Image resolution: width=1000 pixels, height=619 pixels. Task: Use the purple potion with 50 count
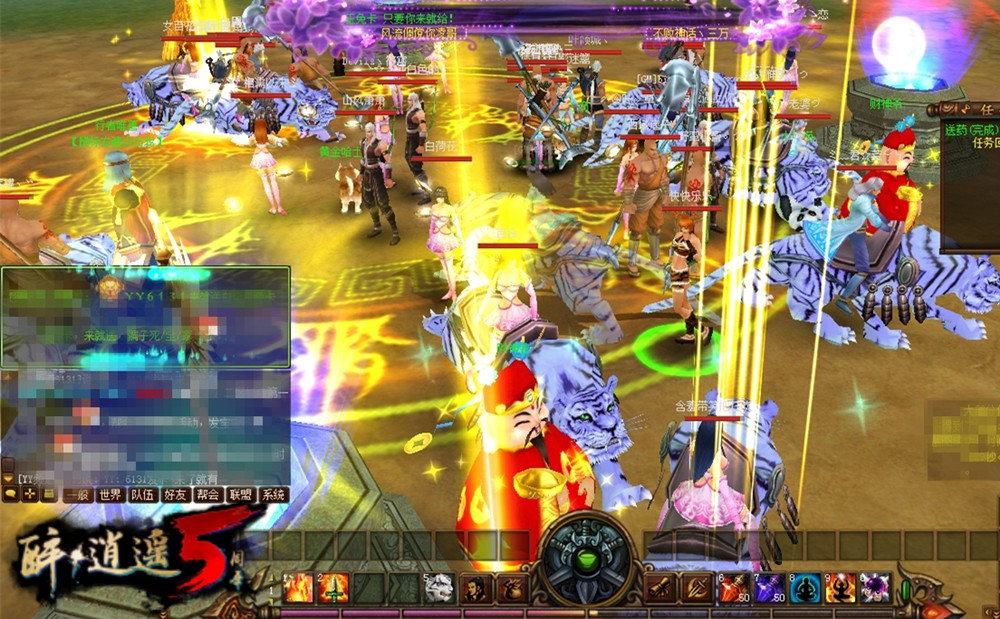[x=769, y=588]
